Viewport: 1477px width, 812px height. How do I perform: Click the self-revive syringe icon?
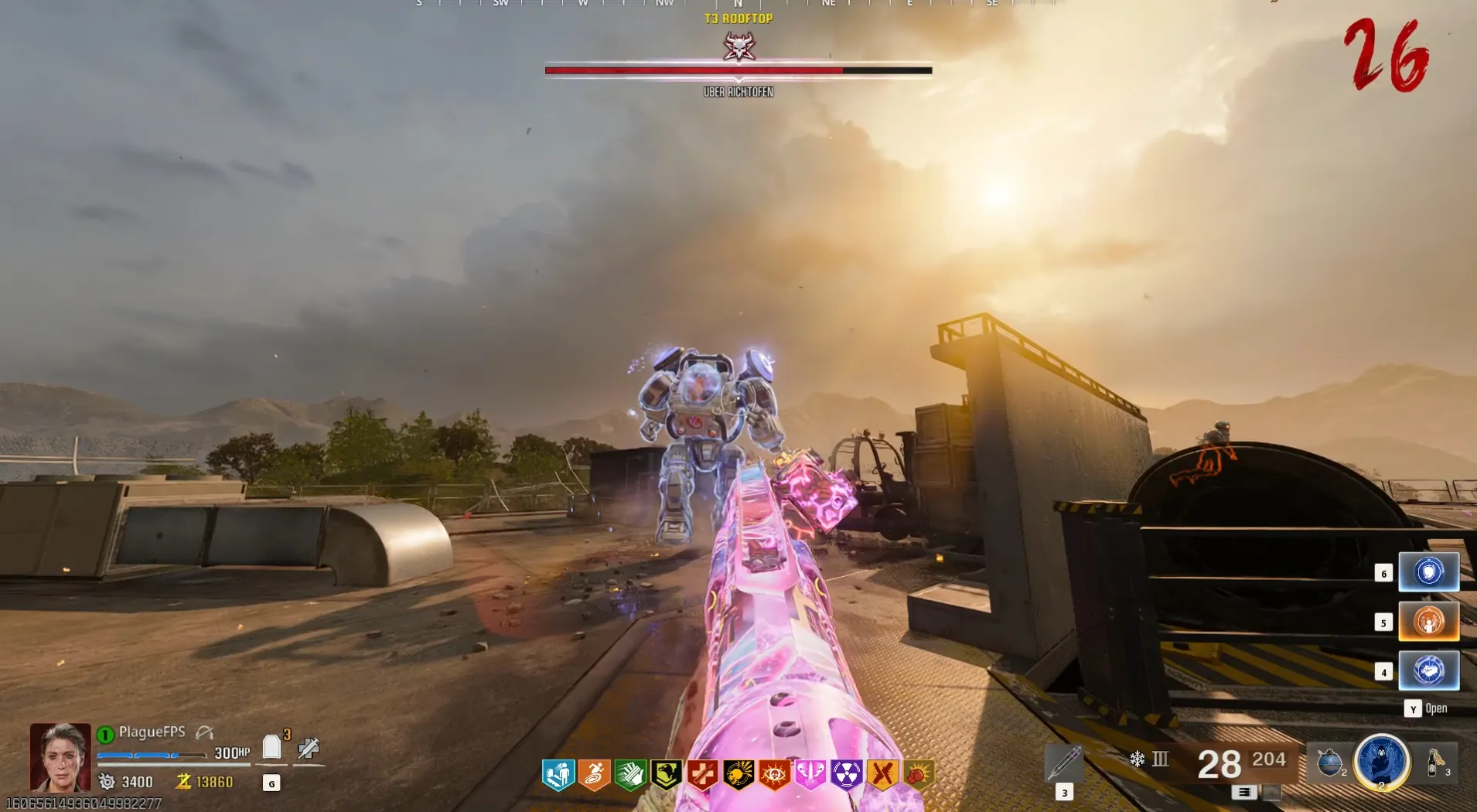(x=309, y=748)
